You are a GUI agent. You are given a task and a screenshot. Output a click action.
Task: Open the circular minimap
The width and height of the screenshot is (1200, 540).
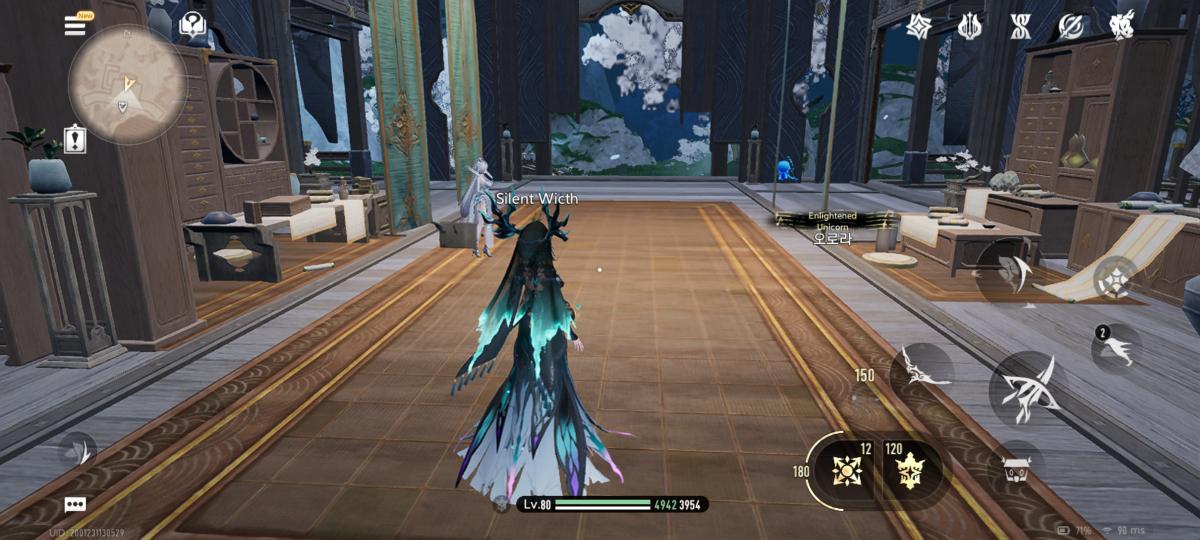pyautogui.click(x=125, y=83)
